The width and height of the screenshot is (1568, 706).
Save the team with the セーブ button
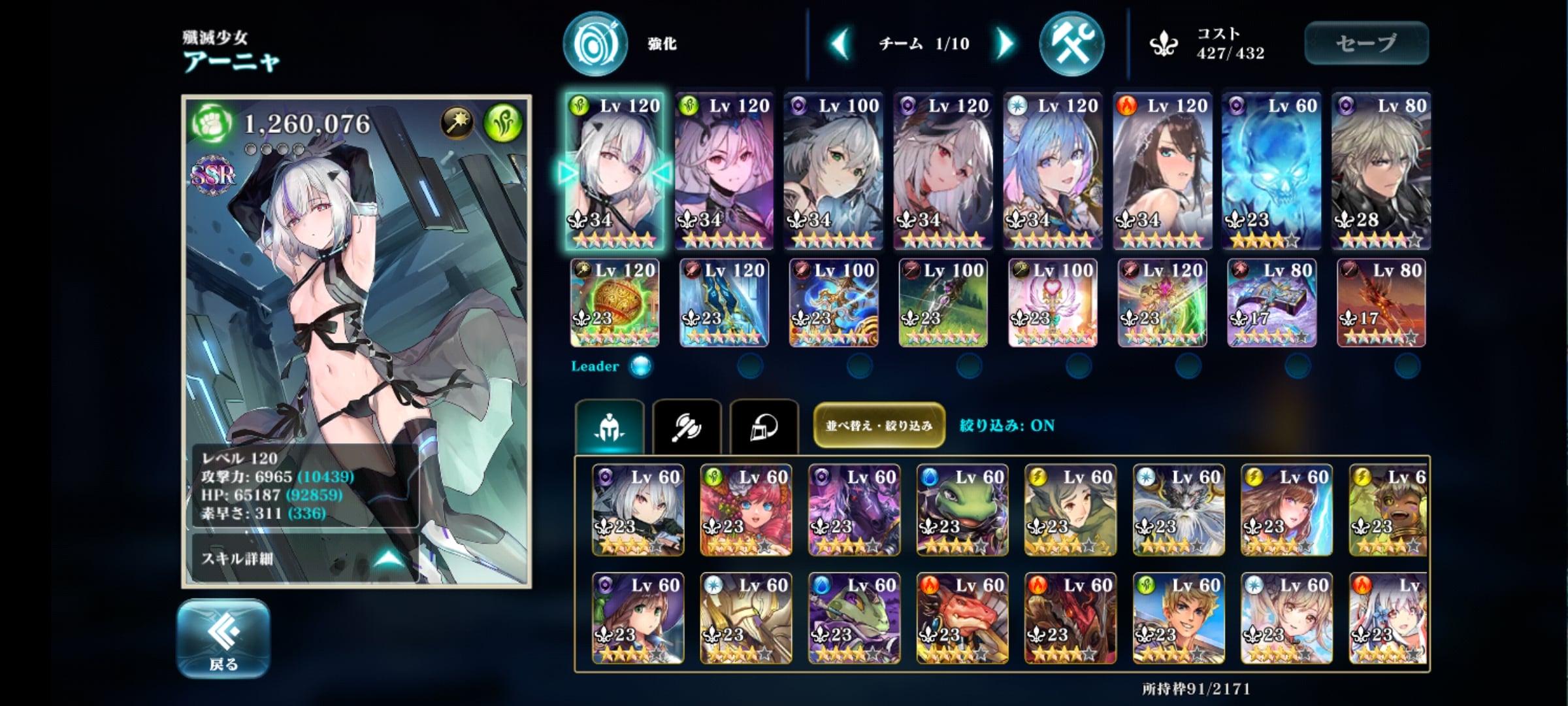1366,43
